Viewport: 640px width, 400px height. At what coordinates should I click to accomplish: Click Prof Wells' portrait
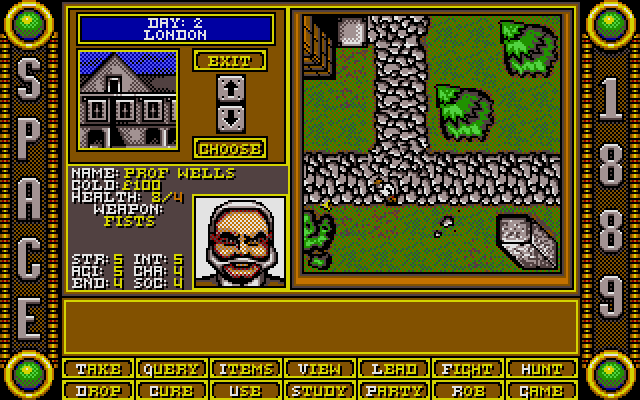[x=239, y=242]
